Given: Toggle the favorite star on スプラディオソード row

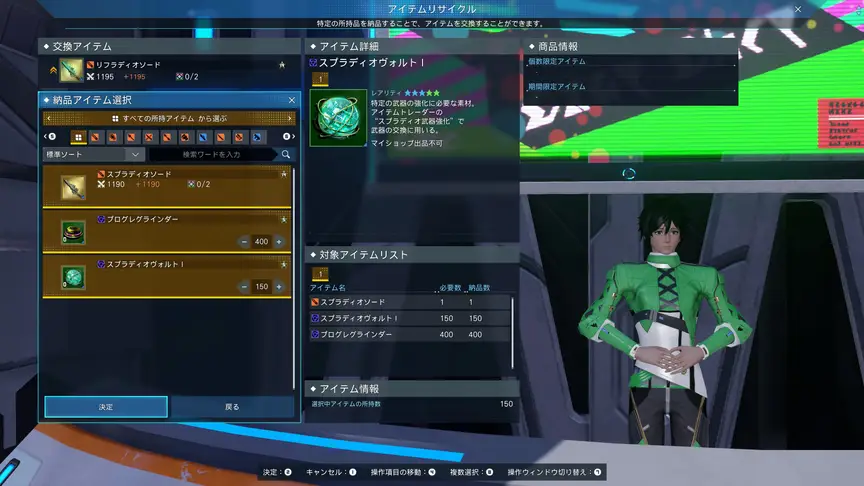Looking at the screenshot, I should point(283,174).
